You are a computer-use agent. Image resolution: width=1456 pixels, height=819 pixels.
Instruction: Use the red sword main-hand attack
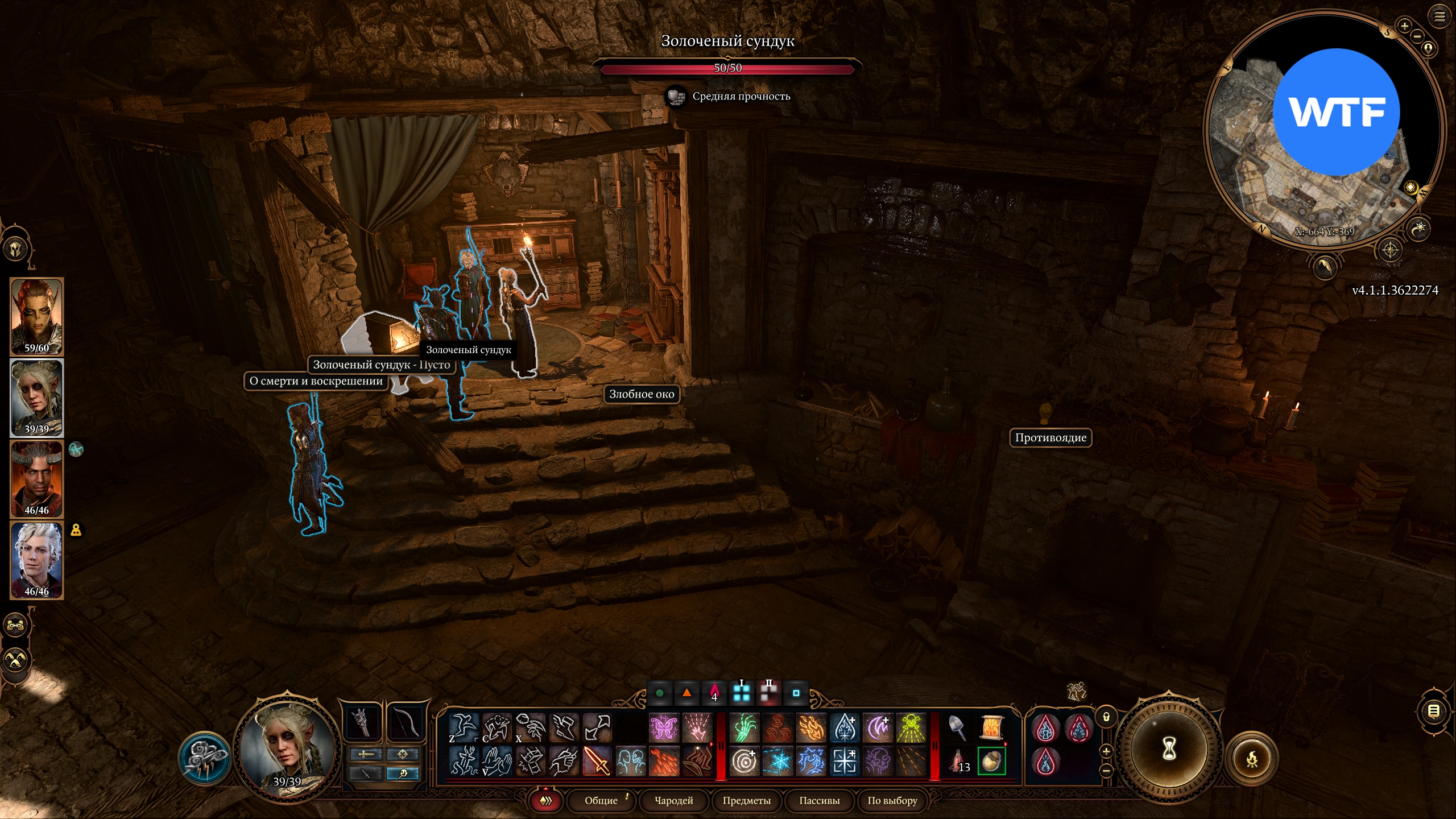point(597,761)
